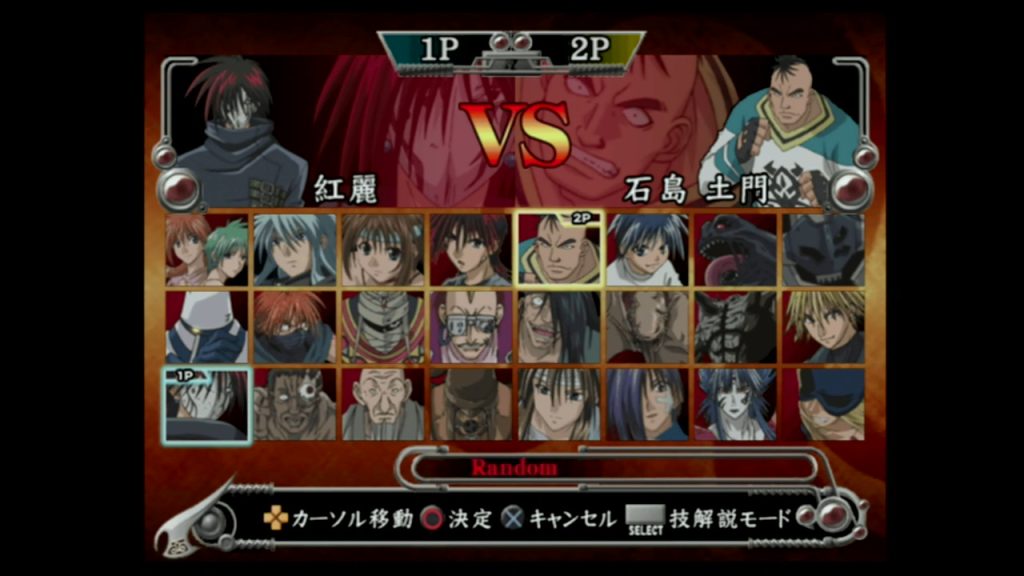1024x576 pixels.
Task: Pick the brown-haired girl with headband
Action: [x=382, y=249]
